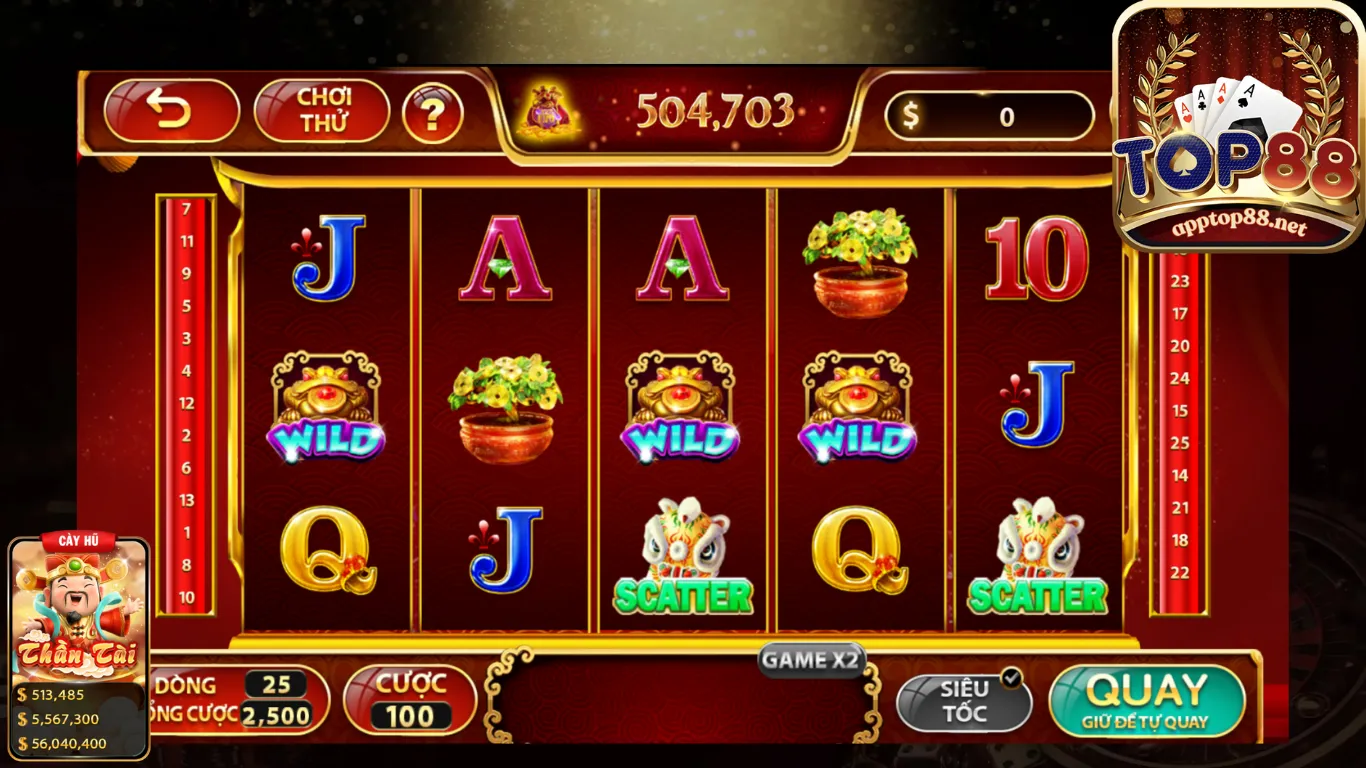Click the jackpot money bag icon

point(548,111)
